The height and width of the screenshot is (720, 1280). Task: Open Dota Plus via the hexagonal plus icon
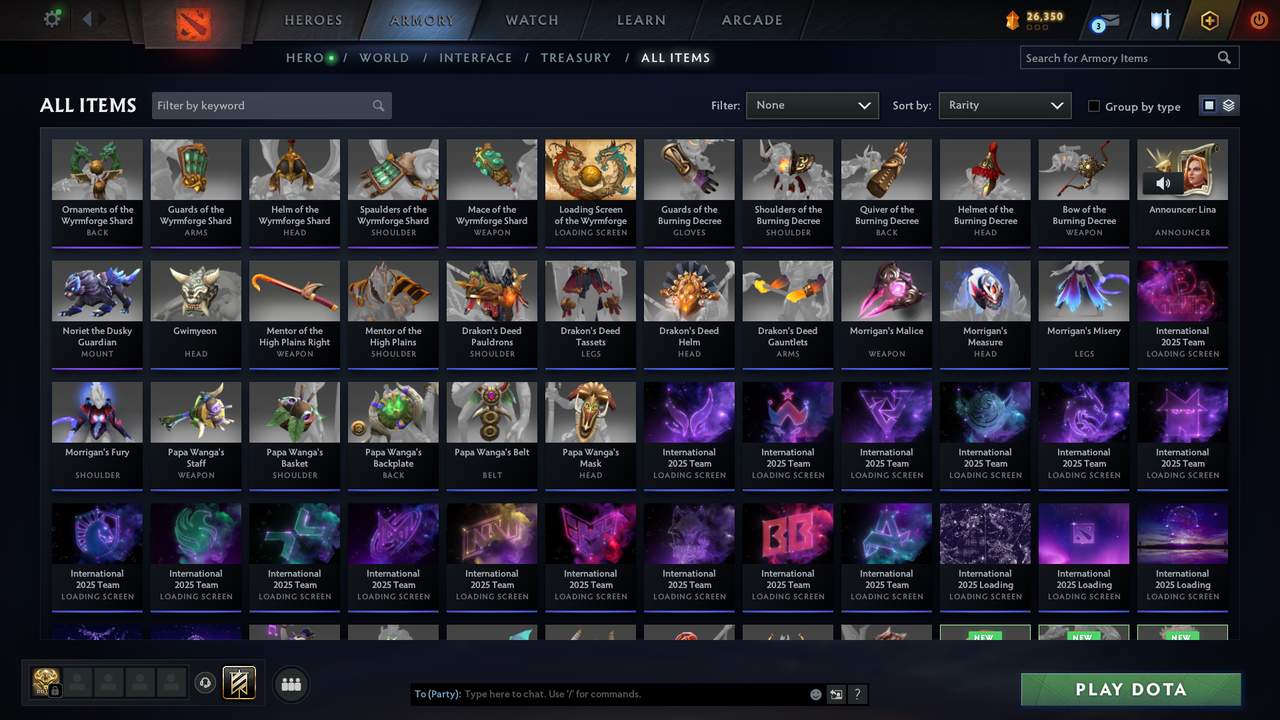(1208, 20)
